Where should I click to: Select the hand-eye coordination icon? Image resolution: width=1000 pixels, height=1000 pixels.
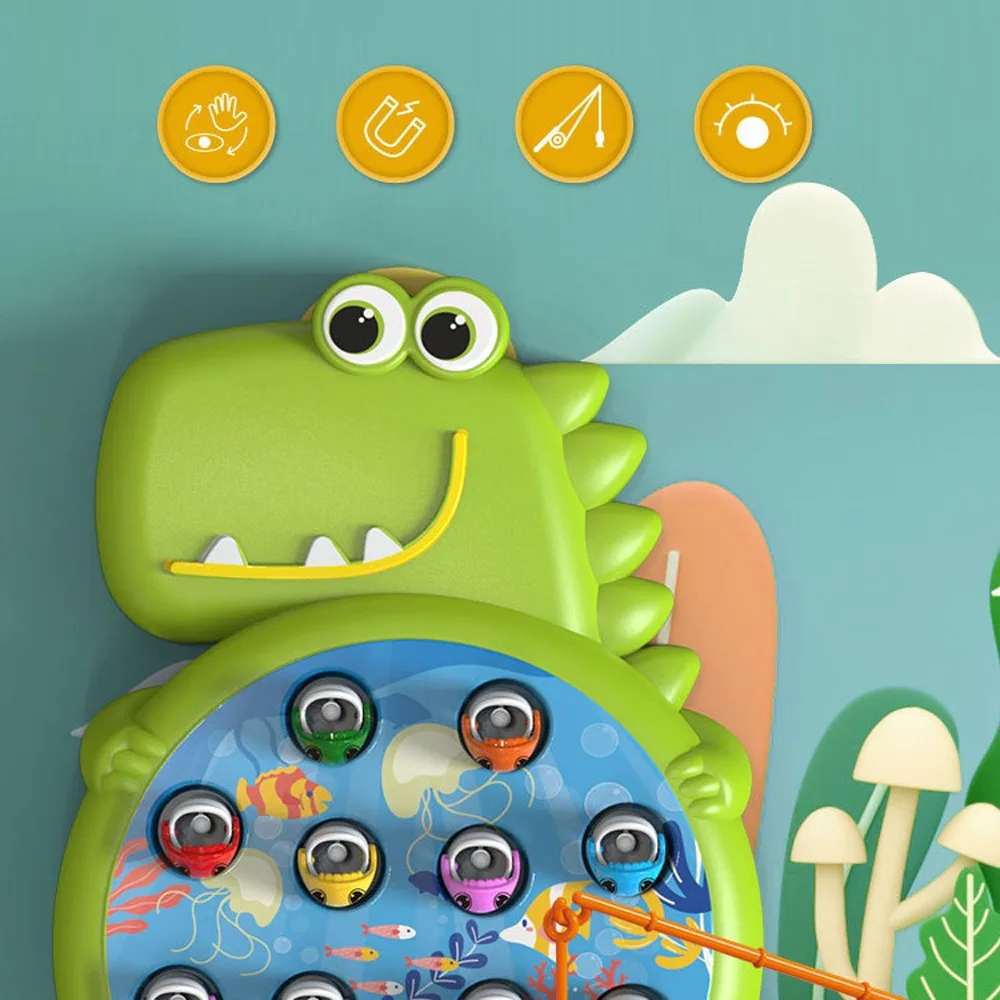click(x=216, y=124)
